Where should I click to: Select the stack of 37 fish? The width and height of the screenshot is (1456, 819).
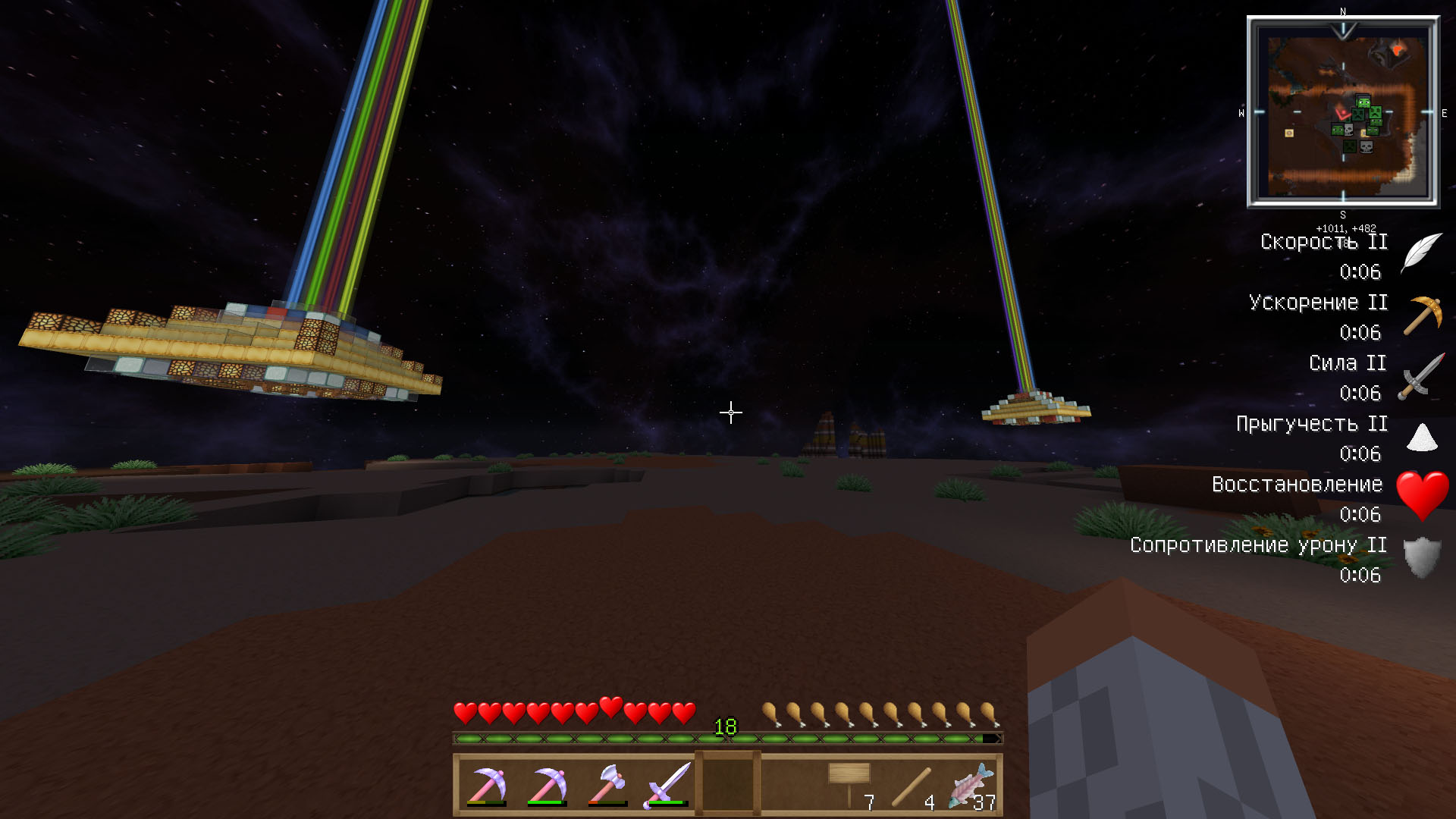[971, 786]
